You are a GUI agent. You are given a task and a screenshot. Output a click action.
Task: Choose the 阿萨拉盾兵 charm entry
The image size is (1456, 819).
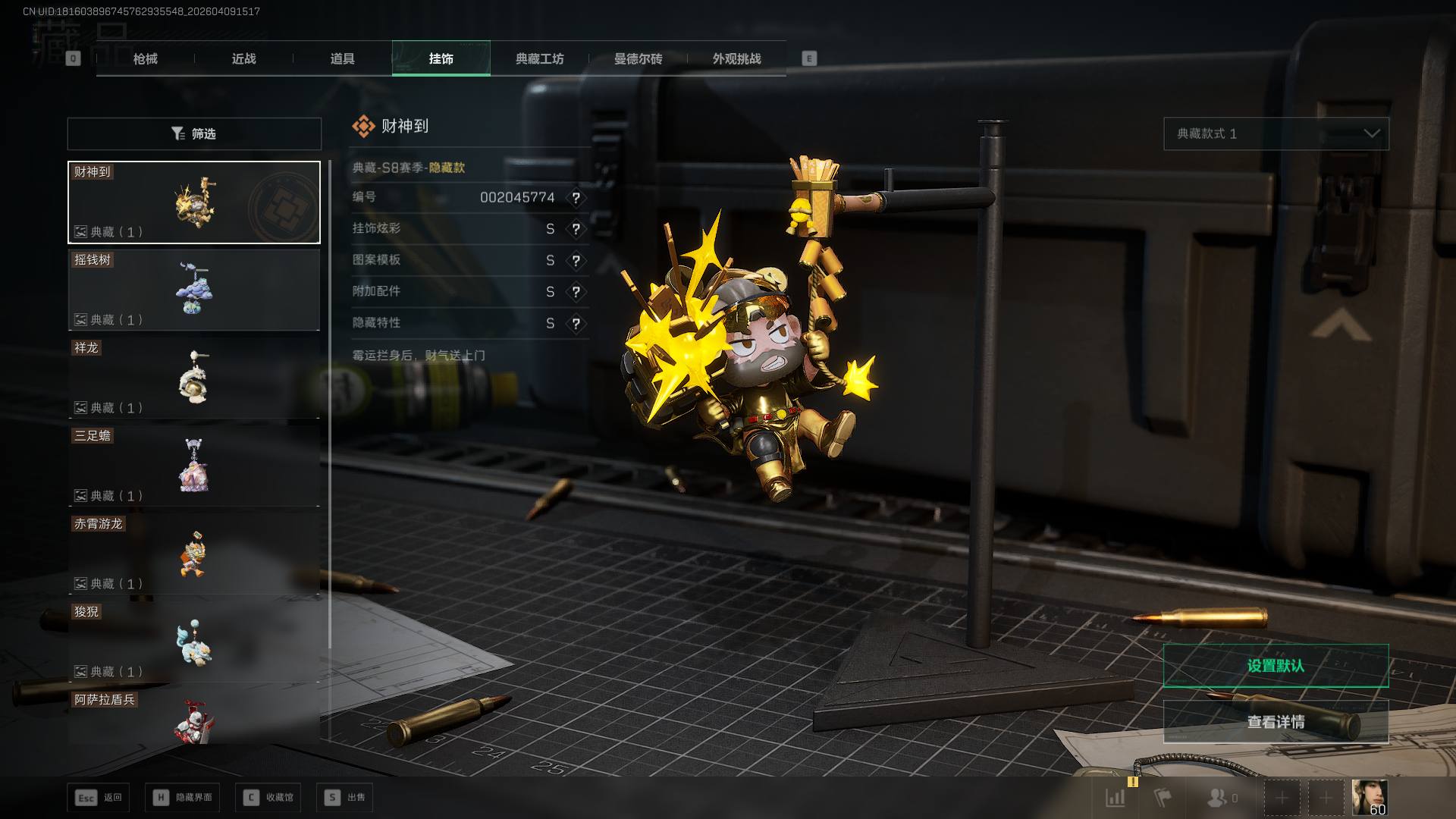tap(194, 718)
